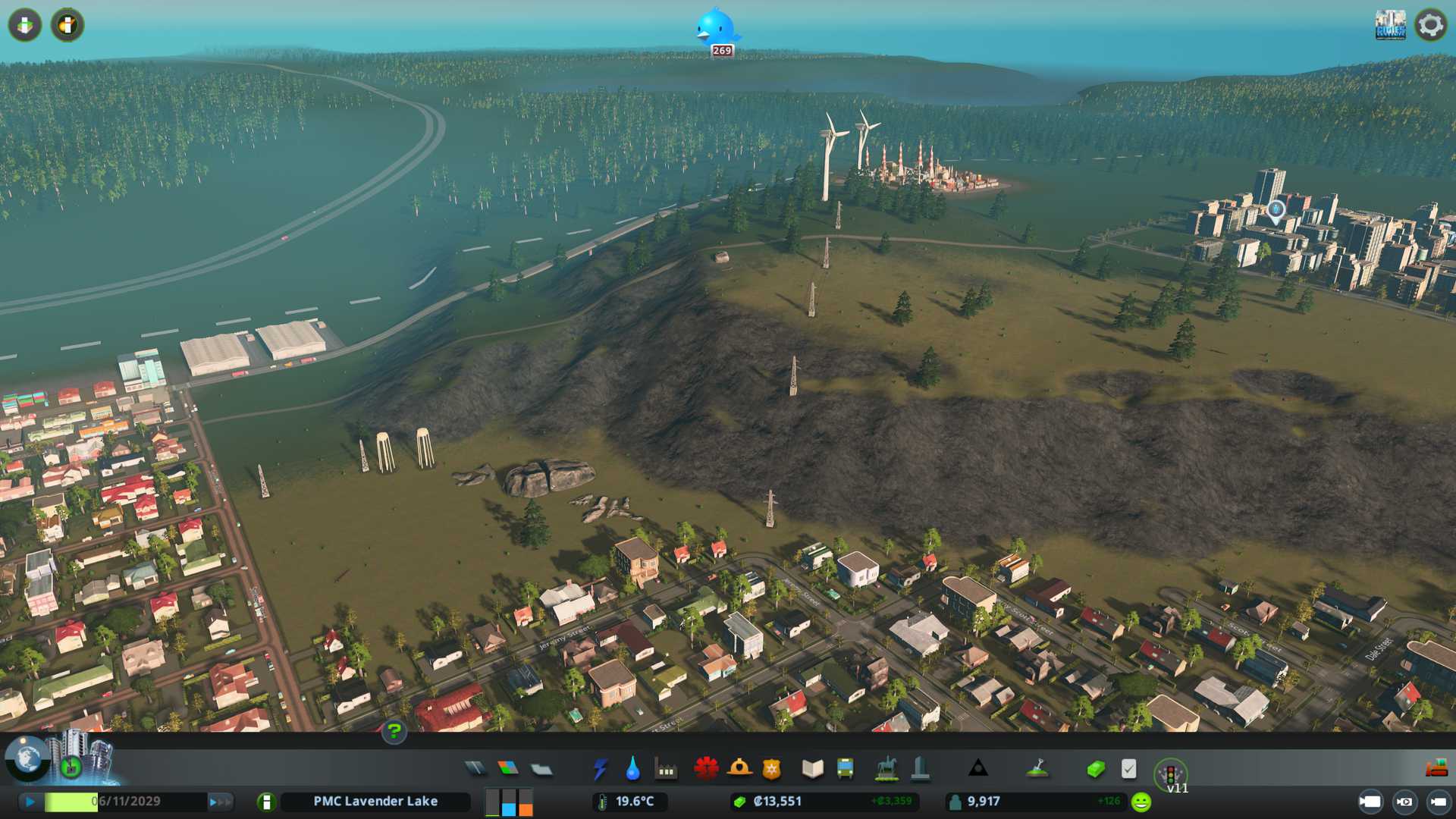Open the Electricity lightning bolt menu

600,769
